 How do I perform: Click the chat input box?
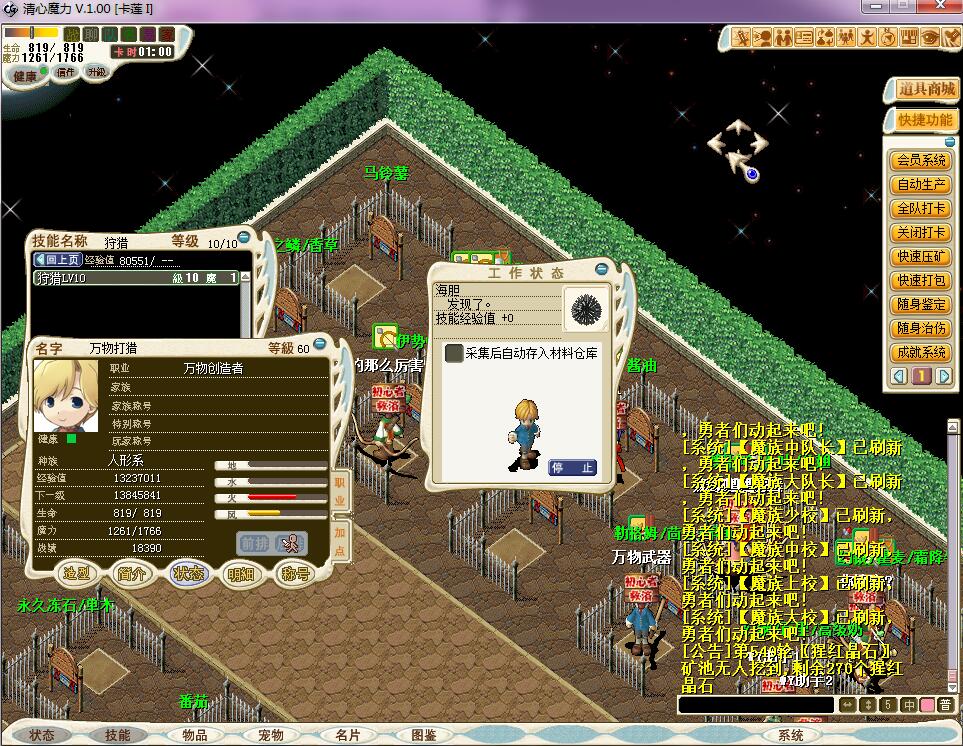point(755,705)
